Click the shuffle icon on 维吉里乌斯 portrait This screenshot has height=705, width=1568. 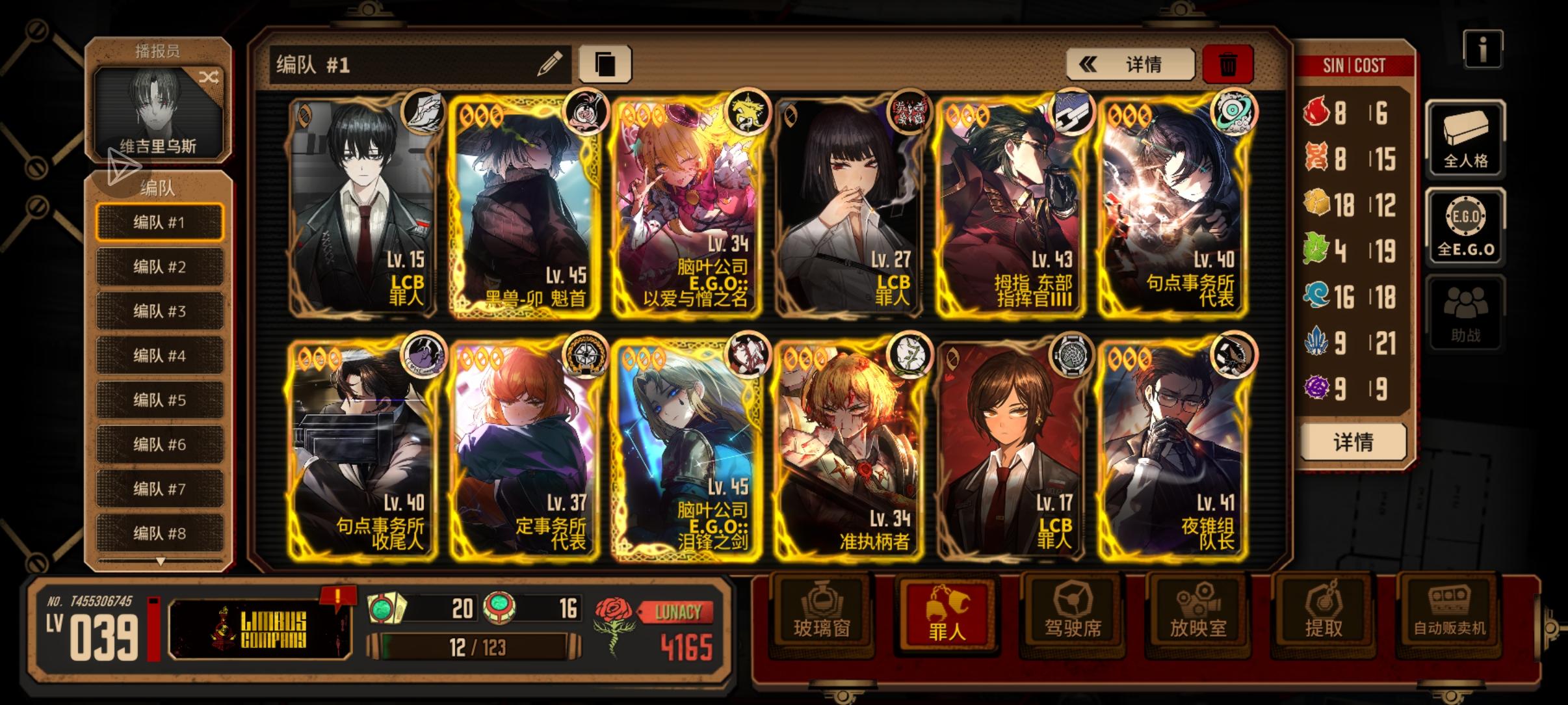209,76
